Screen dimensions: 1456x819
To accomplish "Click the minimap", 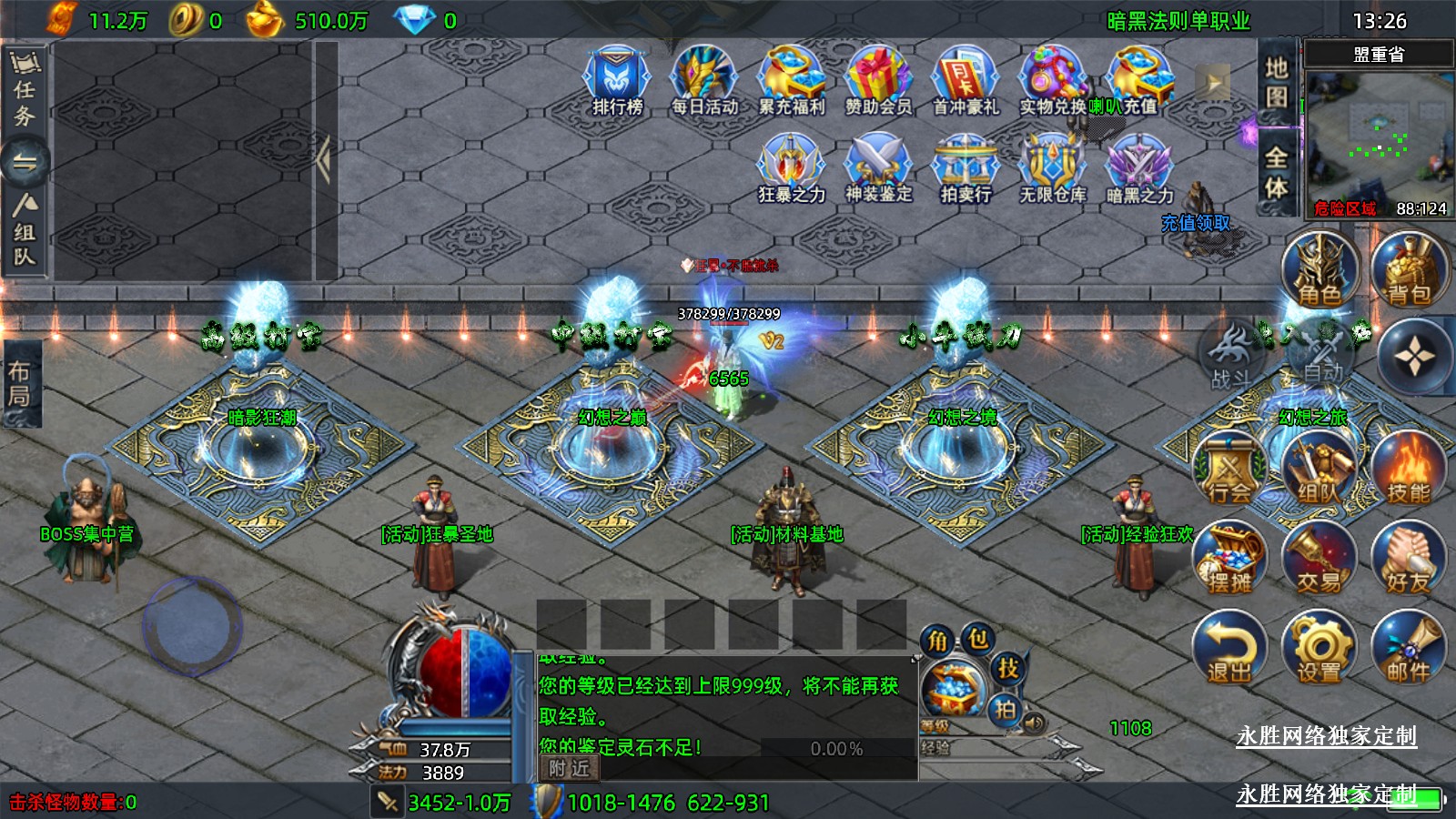I will tap(1378, 135).
